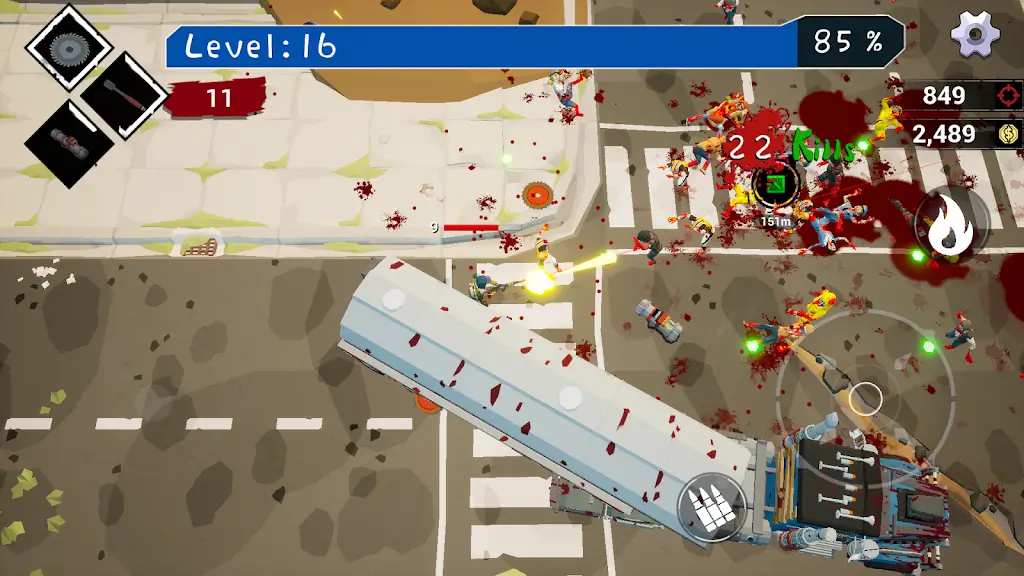
Task: Select the circular saw blade weapon slot
Action: (x=68, y=47)
